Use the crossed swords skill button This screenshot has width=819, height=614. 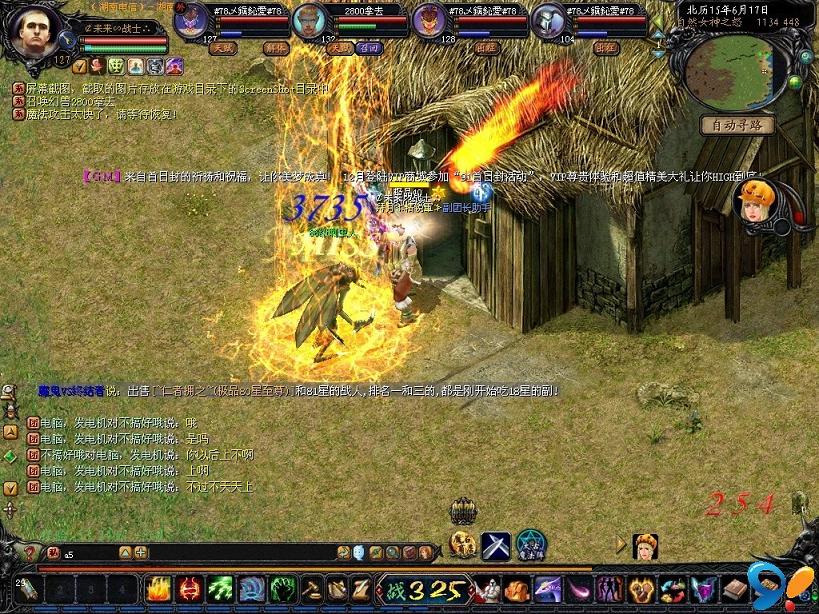496,545
